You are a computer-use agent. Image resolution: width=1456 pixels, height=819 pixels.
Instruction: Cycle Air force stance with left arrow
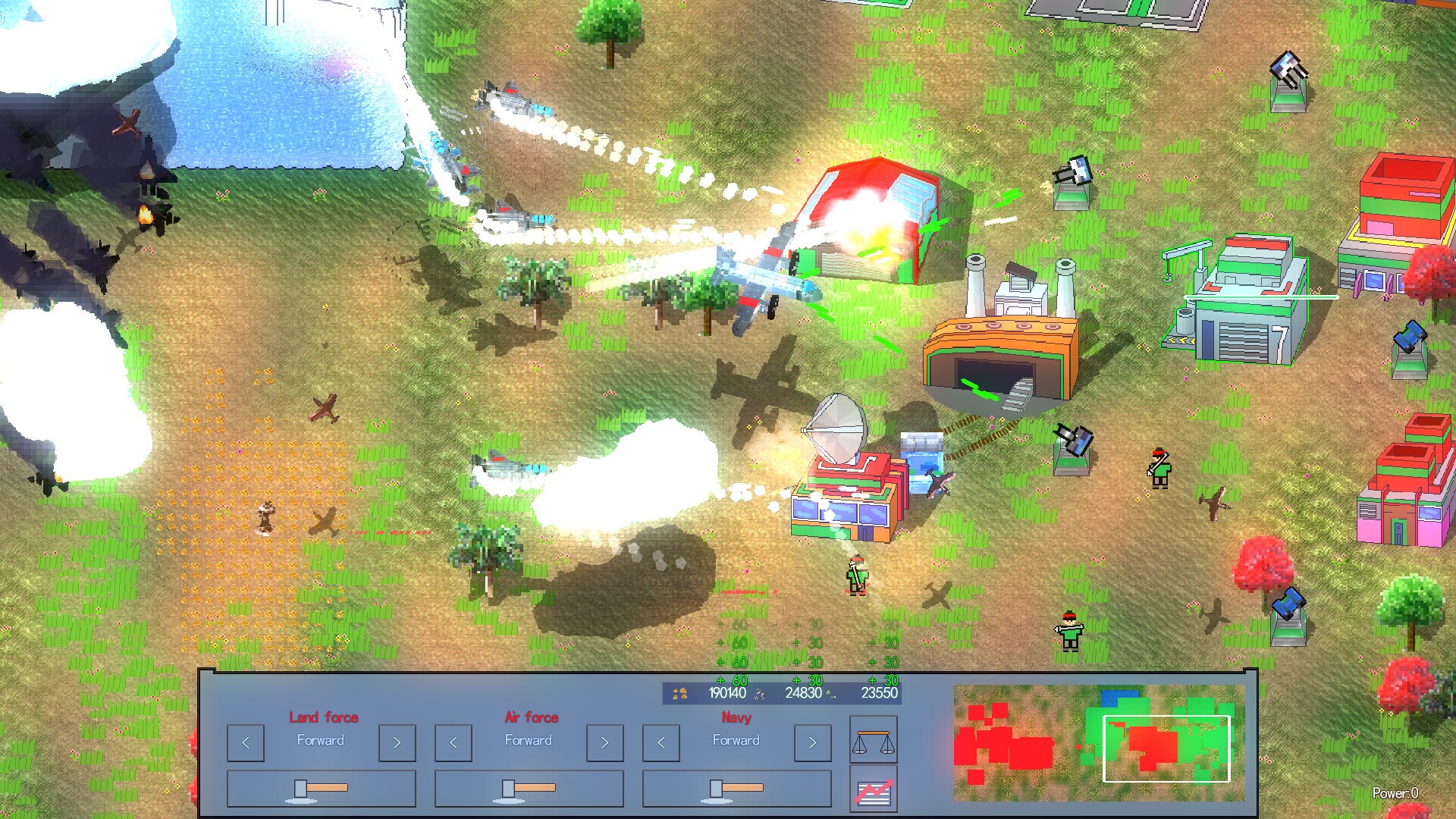point(453,742)
